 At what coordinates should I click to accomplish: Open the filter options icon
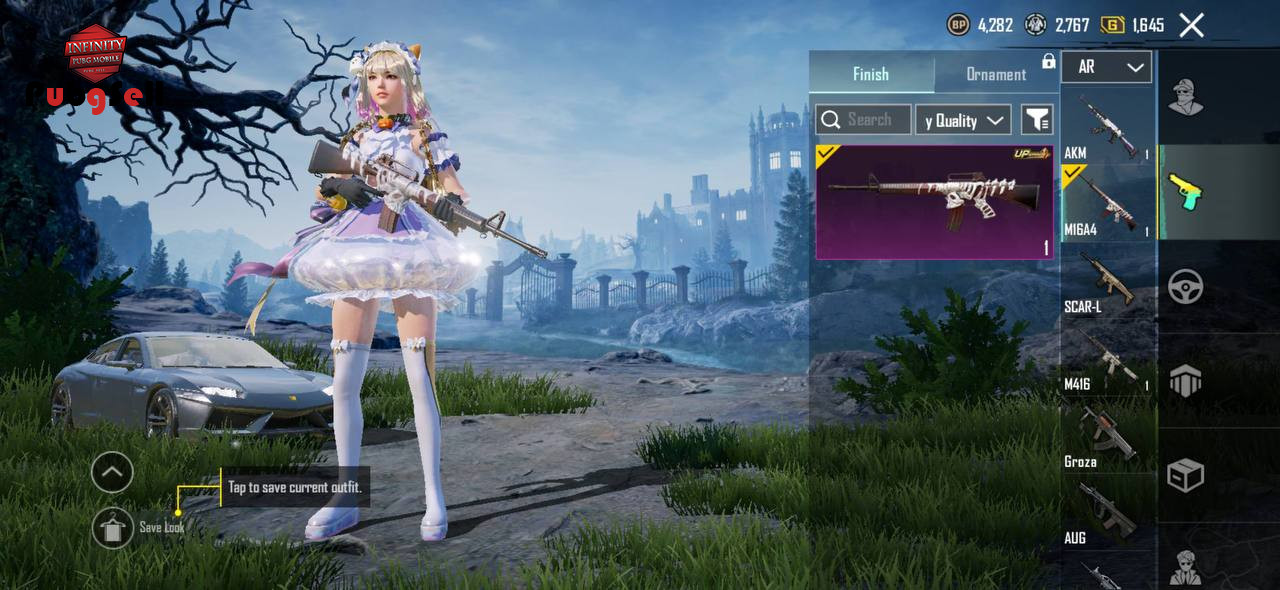pyautogui.click(x=1037, y=120)
